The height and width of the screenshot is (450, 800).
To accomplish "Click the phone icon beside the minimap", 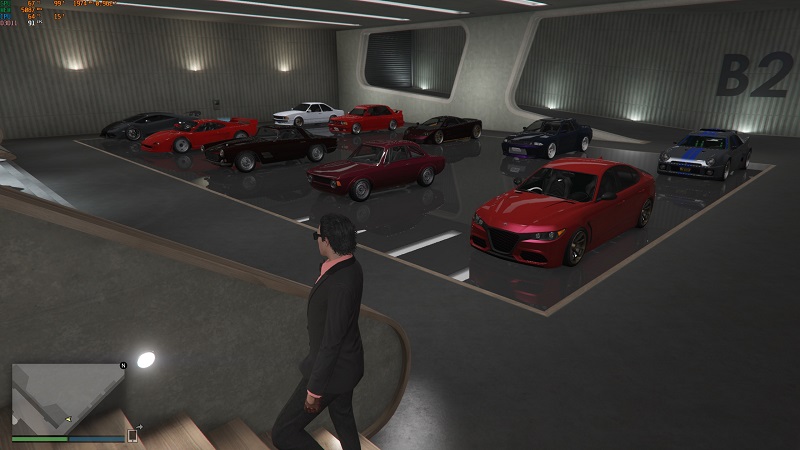I will point(132,435).
